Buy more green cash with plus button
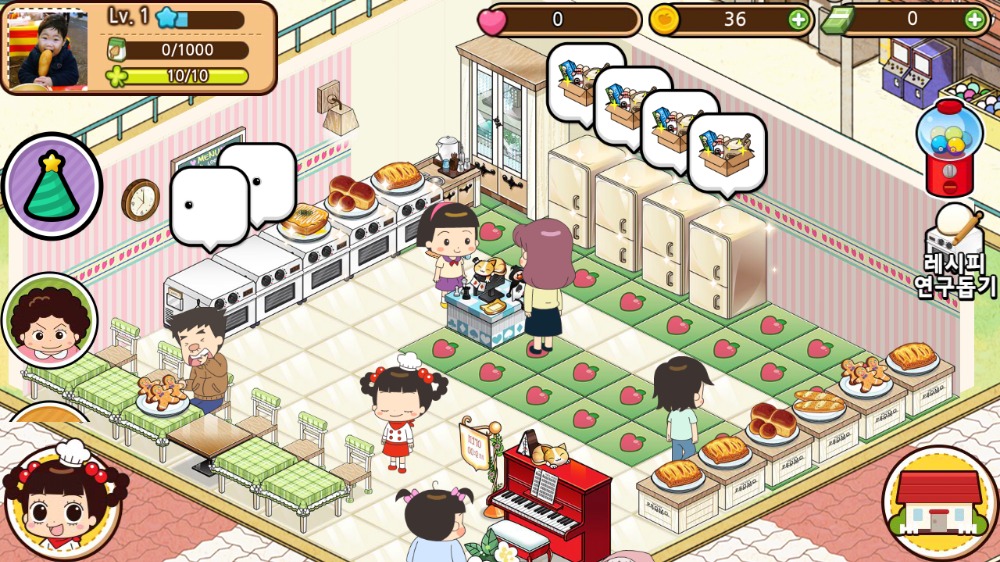 point(973,19)
